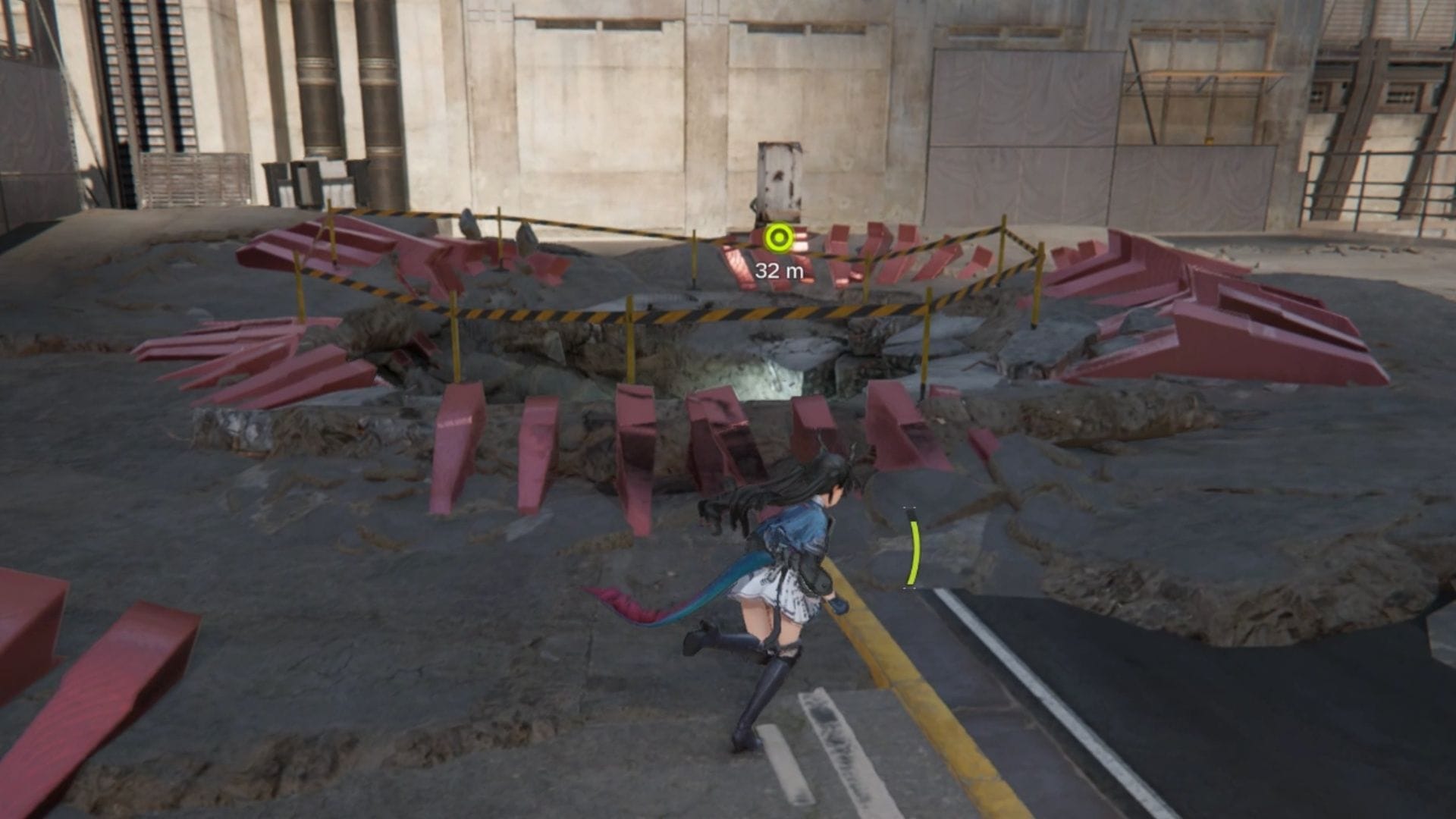The height and width of the screenshot is (819, 1456).
Task: Click the green objective waypoint marker
Action: click(x=777, y=239)
